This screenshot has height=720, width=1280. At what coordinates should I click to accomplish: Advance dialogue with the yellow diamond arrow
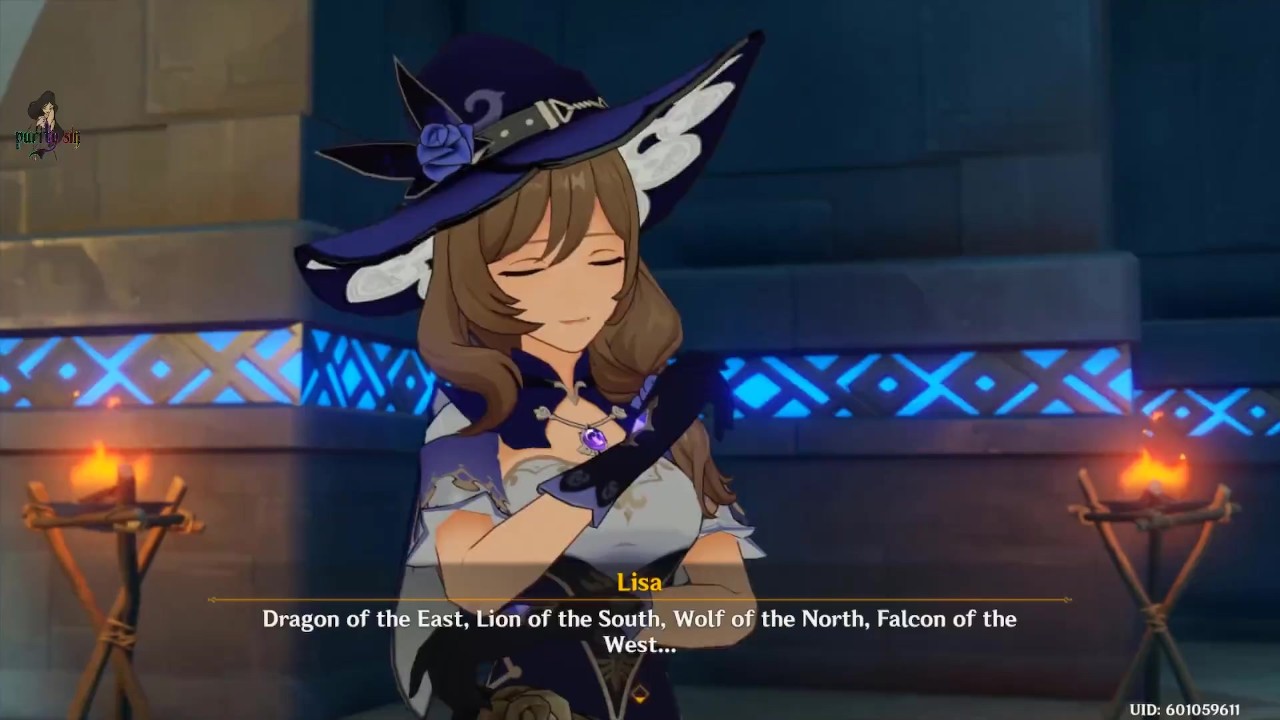click(x=640, y=692)
